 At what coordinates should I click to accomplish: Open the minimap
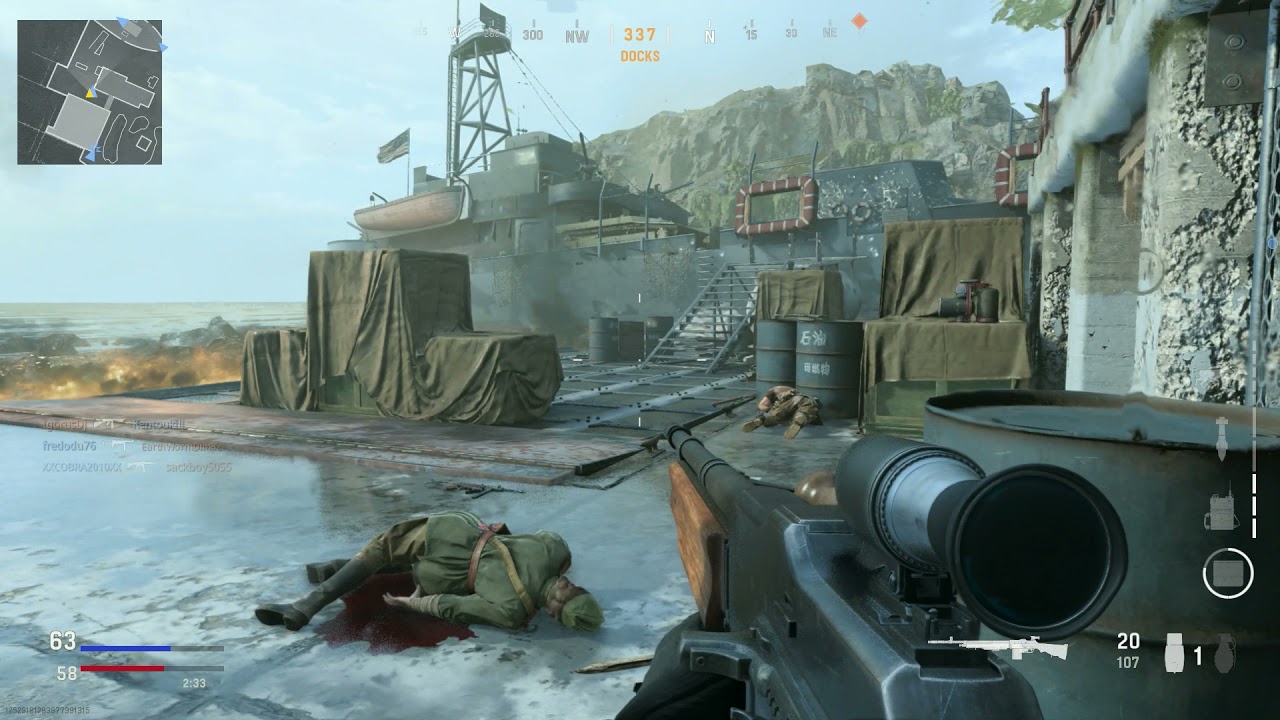(90, 91)
